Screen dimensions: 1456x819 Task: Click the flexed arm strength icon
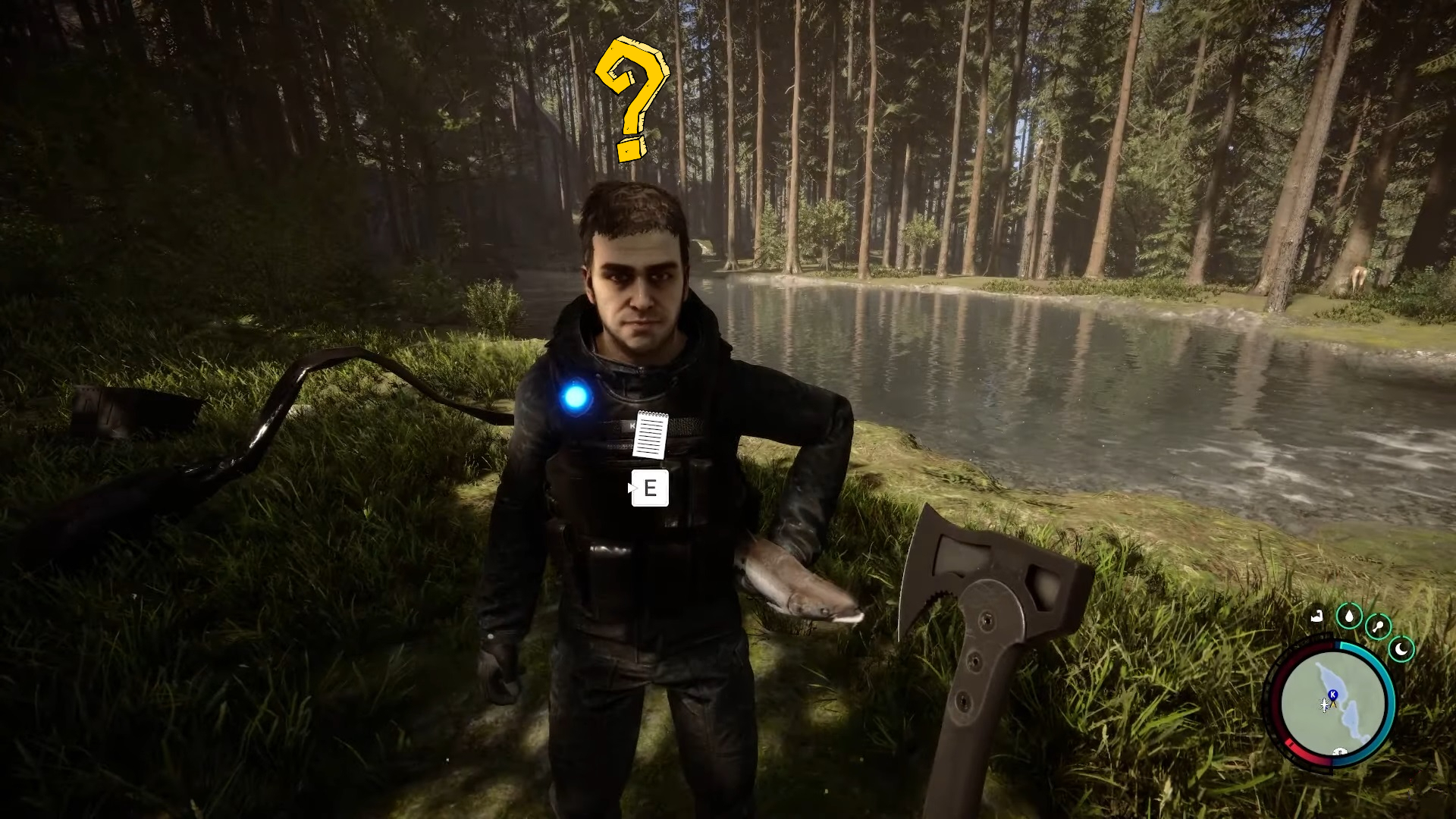(x=1317, y=617)
